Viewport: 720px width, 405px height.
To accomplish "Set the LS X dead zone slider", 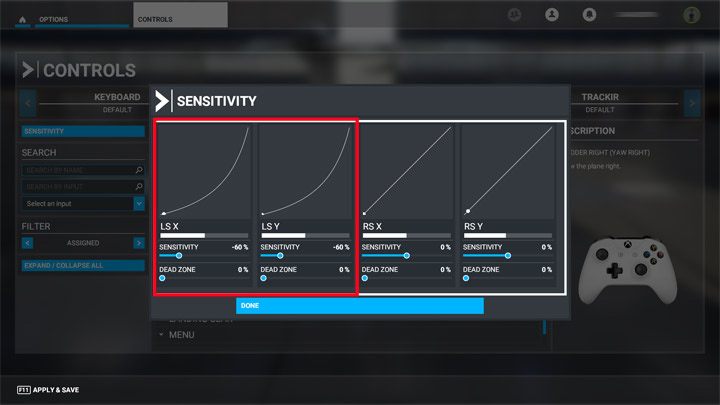I will [x=163, y=278].
